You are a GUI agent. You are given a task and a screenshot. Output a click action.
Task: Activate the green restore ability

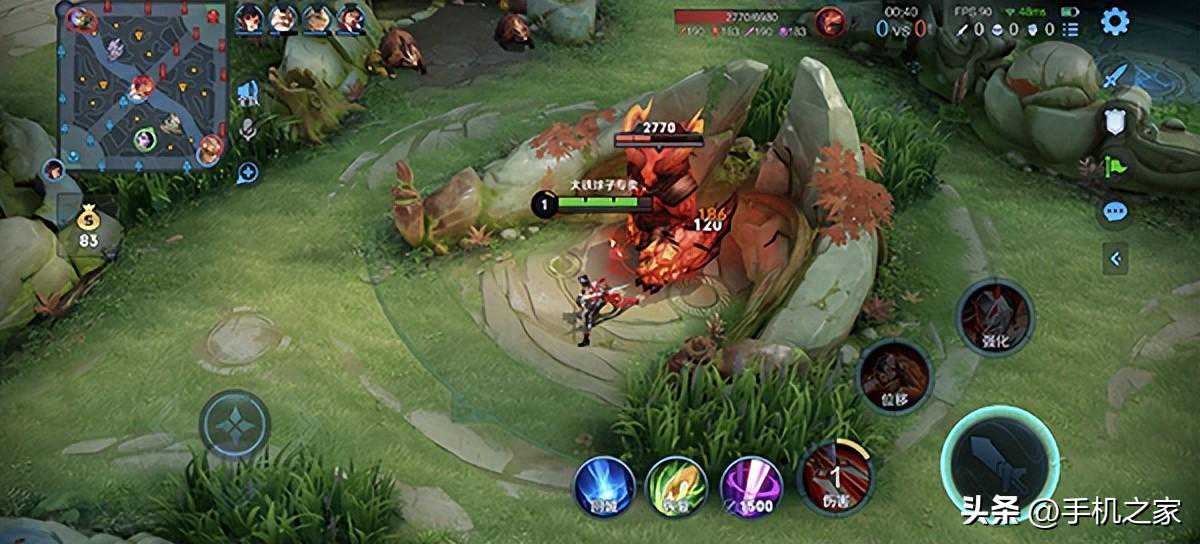tap(677, 486)
